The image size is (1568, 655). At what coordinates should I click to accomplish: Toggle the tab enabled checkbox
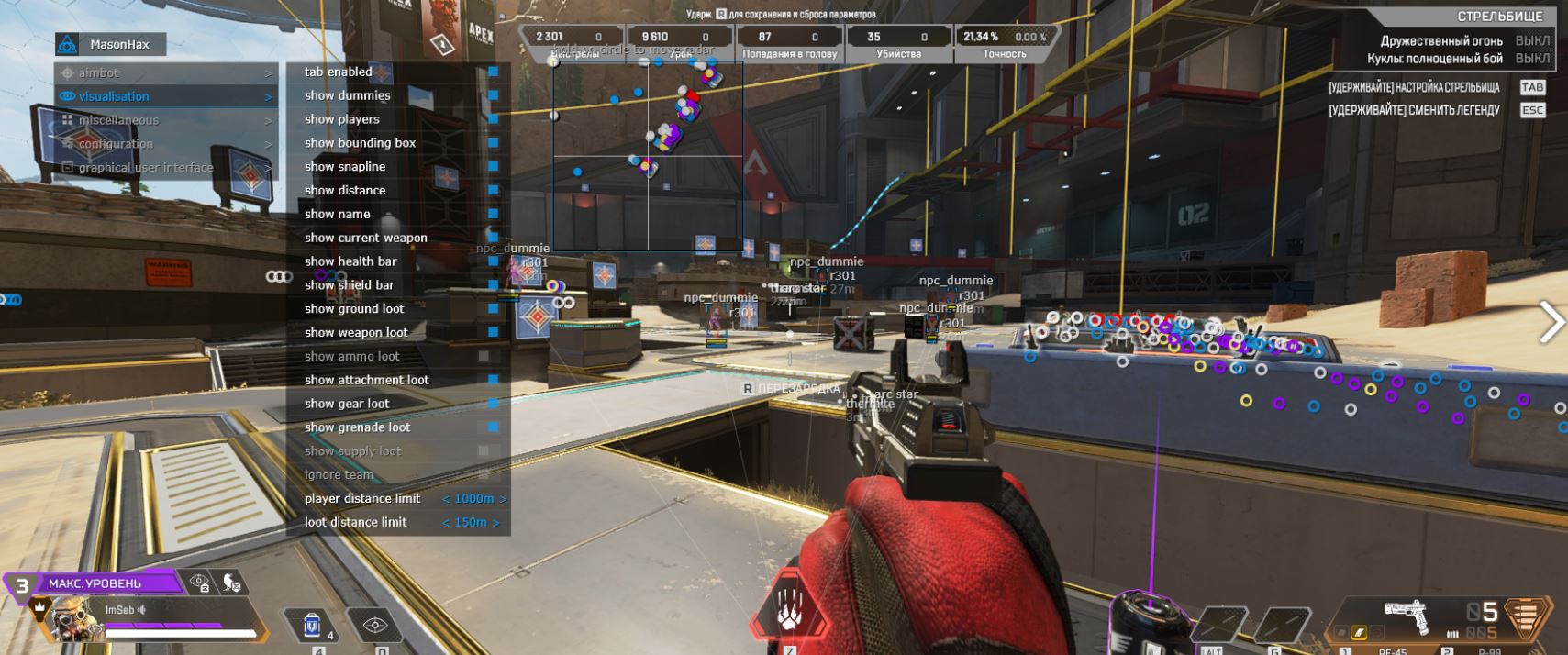click(x=493, y=72)
